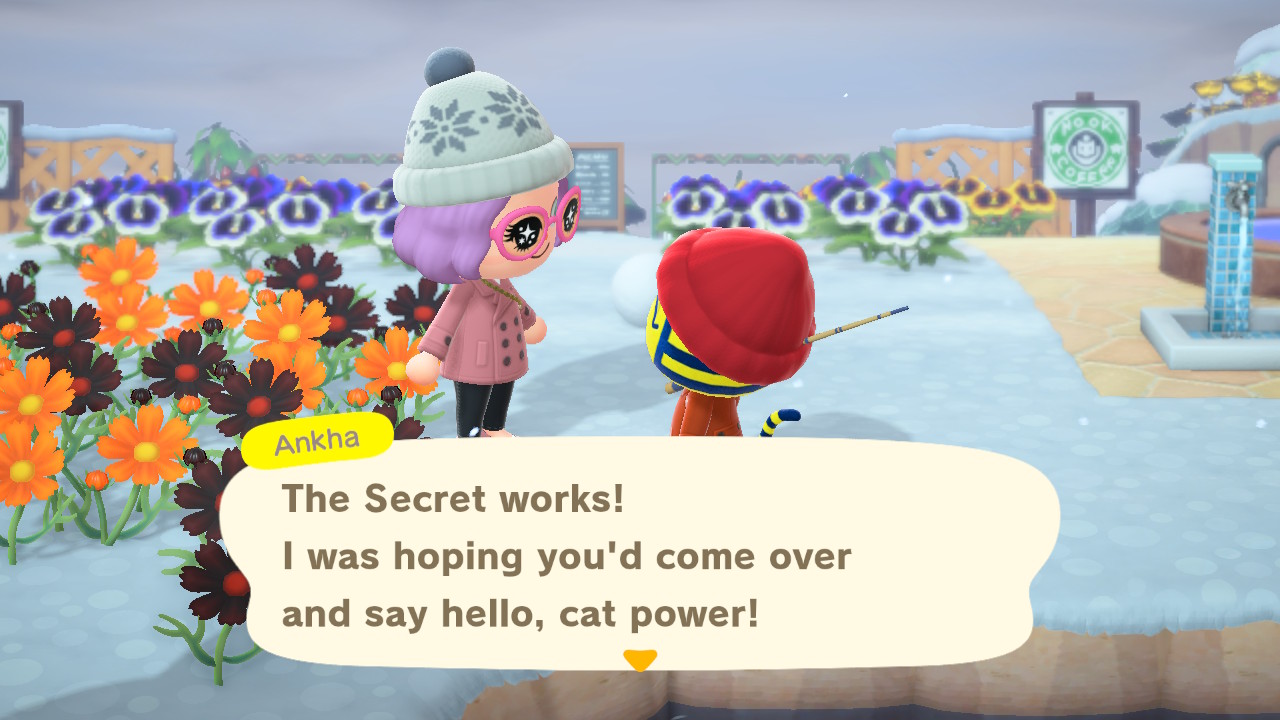1280x720 pixels.
Task: Click Ankha's dialogue speech bubble
Action: (x=640, y=555)
